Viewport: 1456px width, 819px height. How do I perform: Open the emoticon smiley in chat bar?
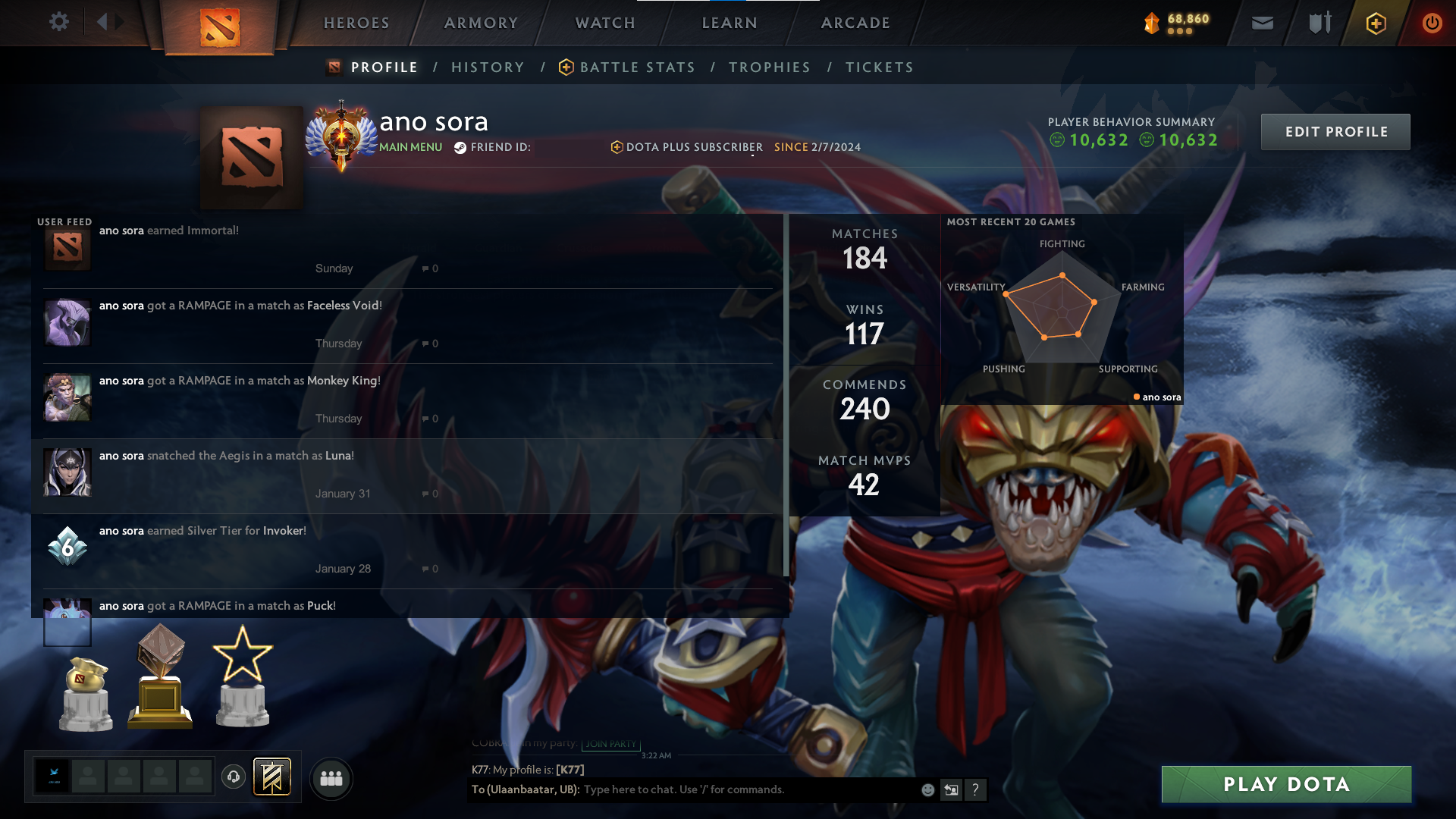pos(927,789)
